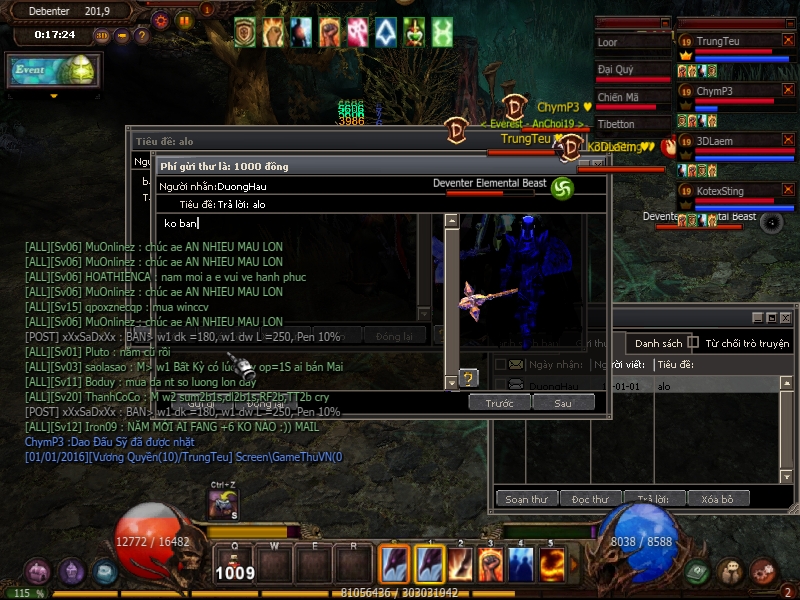Open the question mark help in mail window
Screen dimensions: 800x600
point(467,377)
